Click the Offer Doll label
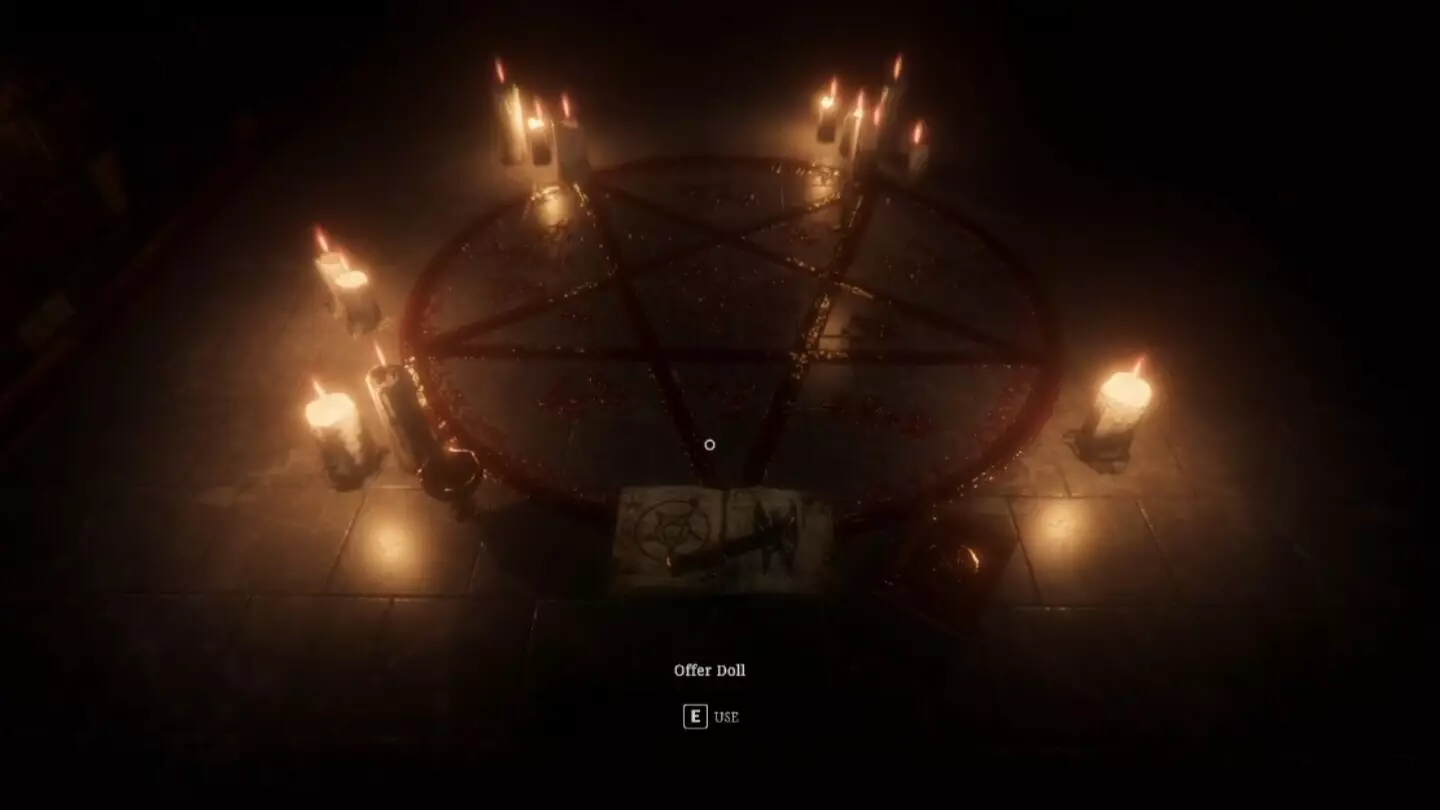The height and width of the screenshot is (810, 1440). [709, 670]
